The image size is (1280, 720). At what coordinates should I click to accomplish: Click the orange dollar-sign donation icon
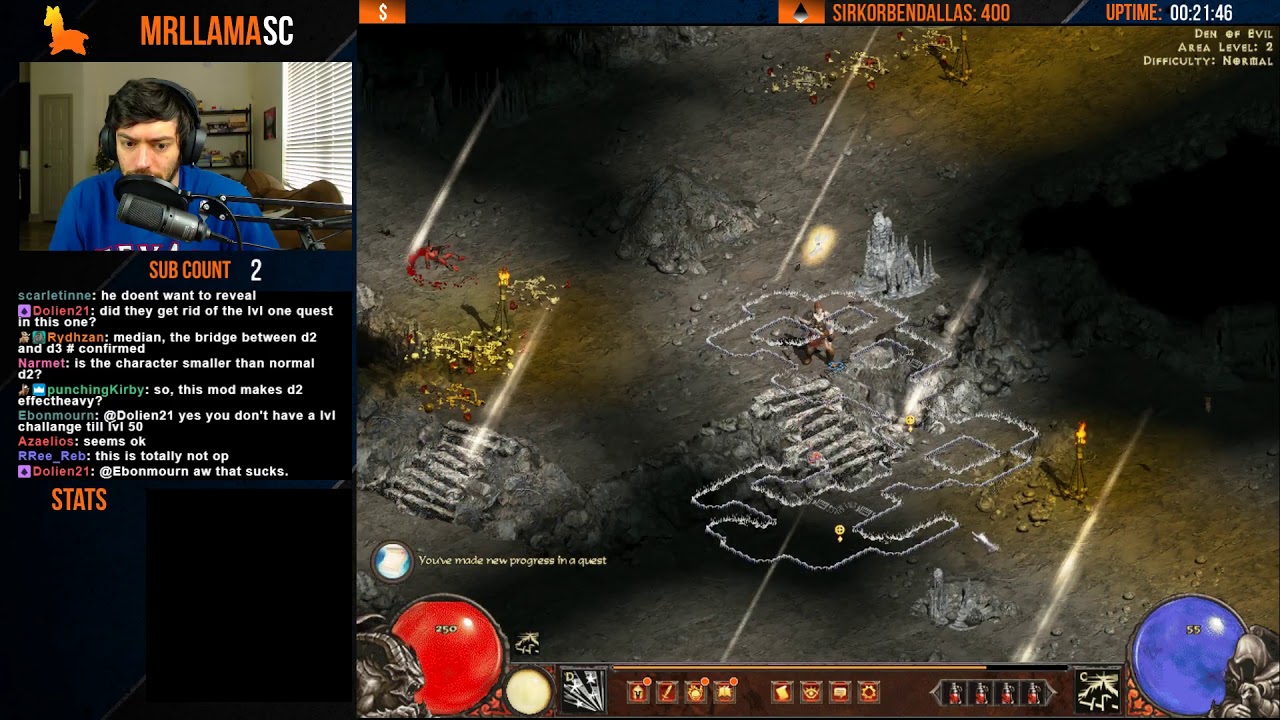click(381, 14)
